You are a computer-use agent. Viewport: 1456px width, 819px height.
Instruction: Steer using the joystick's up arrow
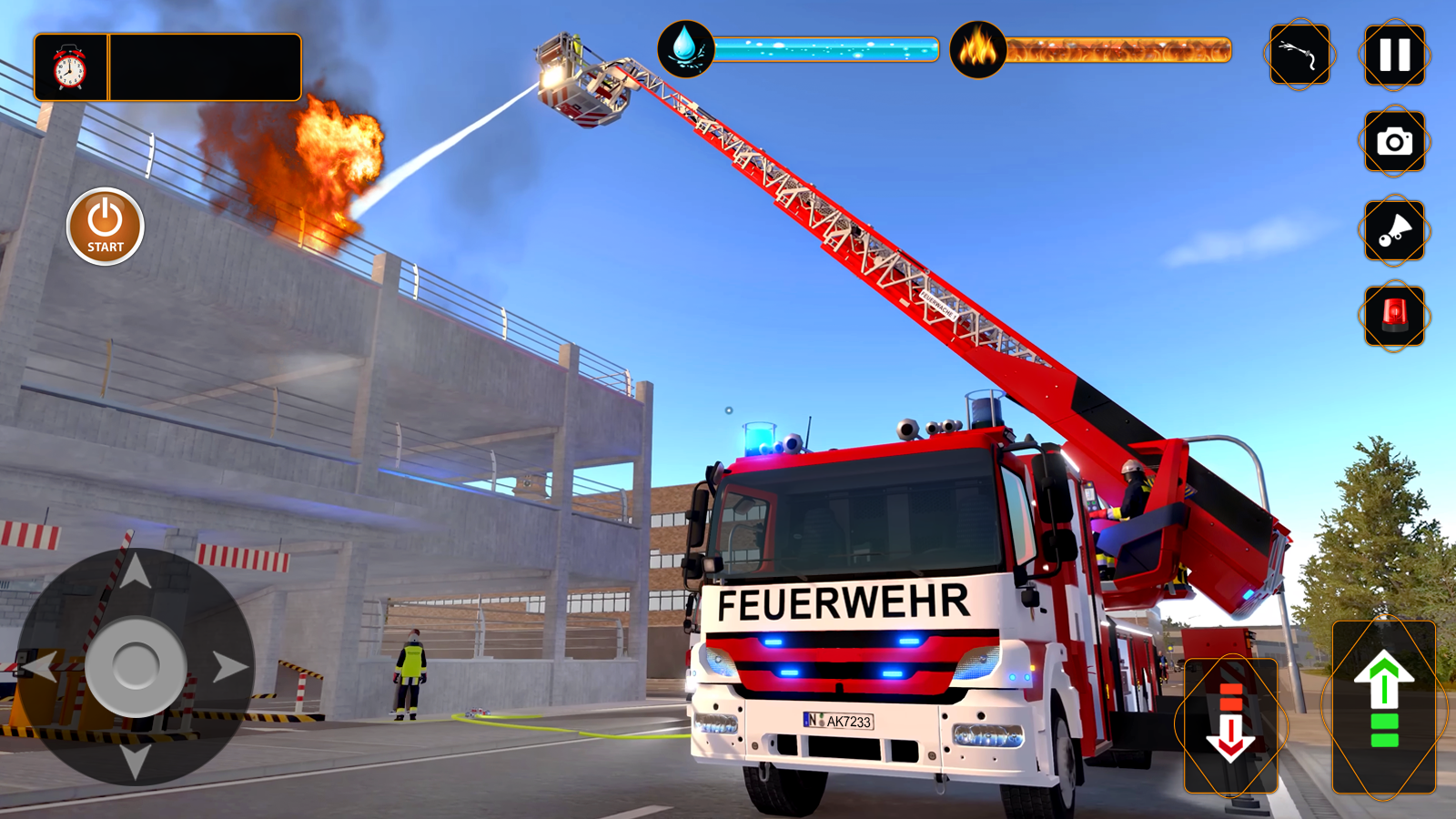[136, 572]
